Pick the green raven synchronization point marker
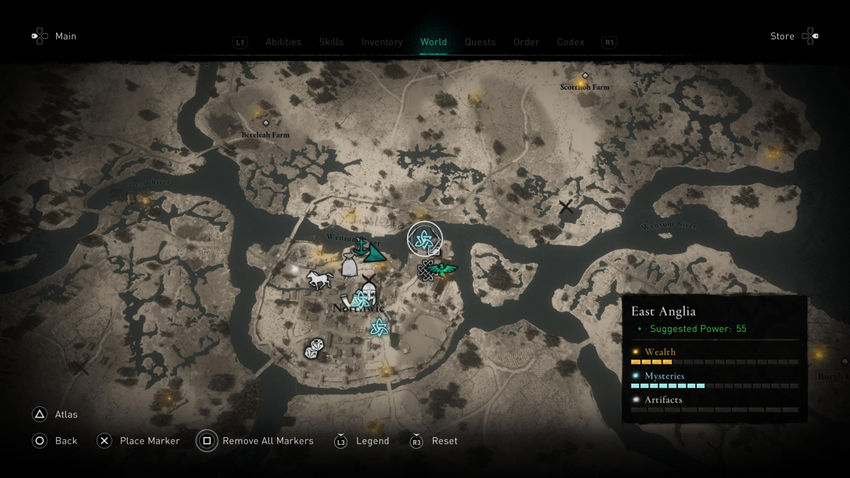The width and height of the screenshot is (850, 478). point(444,269)
